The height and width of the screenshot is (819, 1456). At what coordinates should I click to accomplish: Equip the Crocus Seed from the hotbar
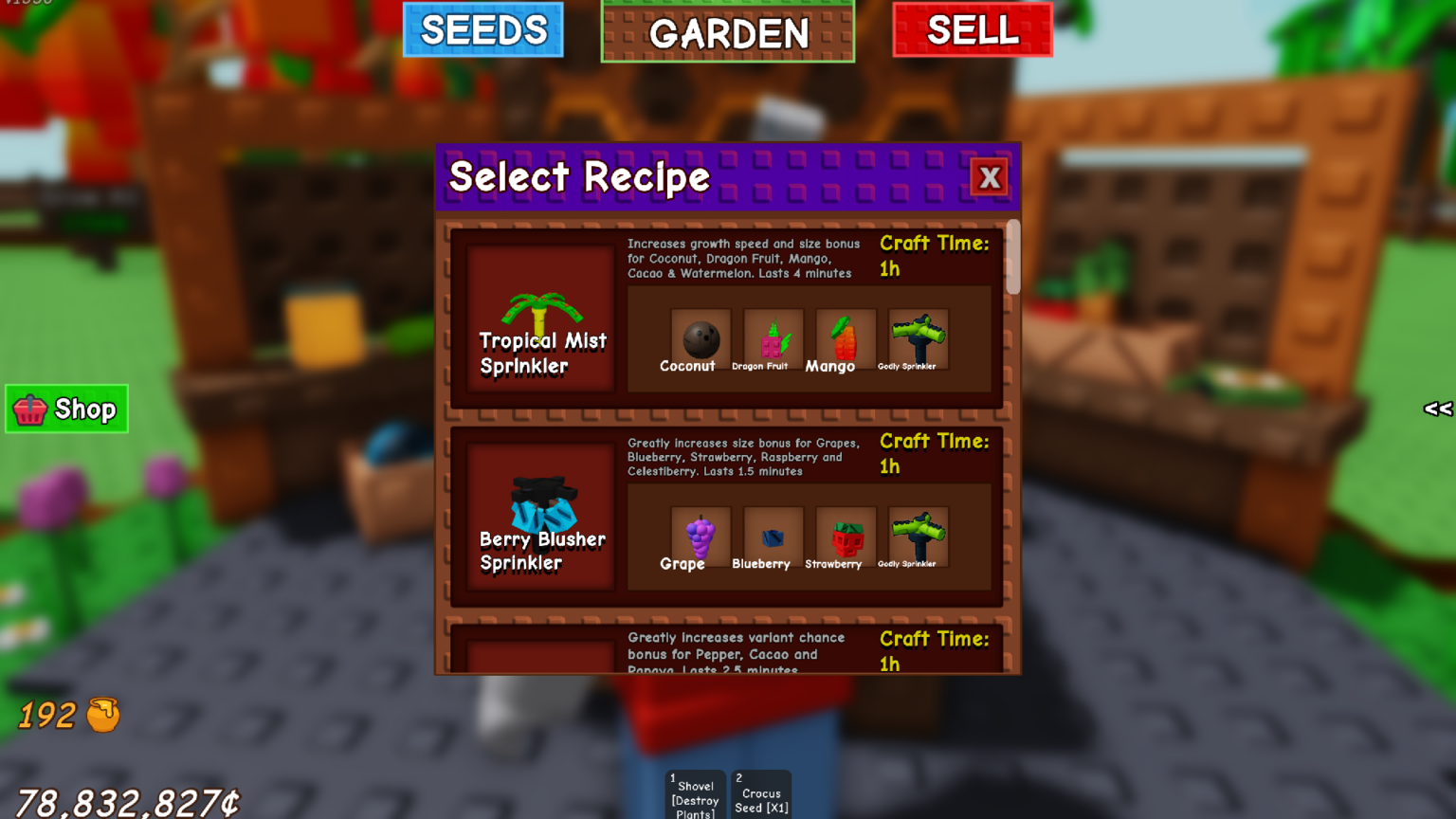pos(760,794)
